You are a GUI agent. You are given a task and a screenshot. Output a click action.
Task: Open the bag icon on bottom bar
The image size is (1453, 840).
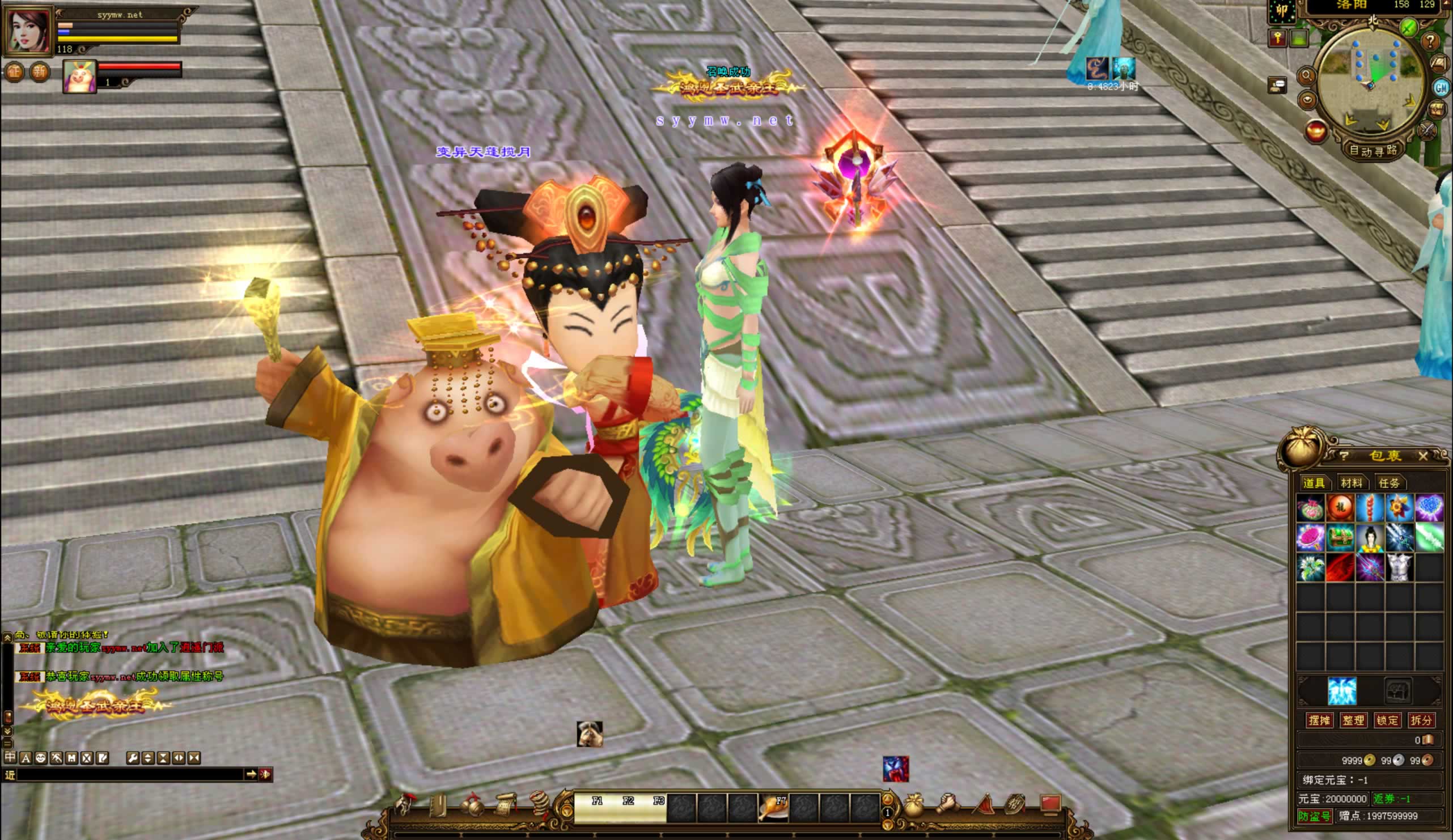[x=913, y=807]
